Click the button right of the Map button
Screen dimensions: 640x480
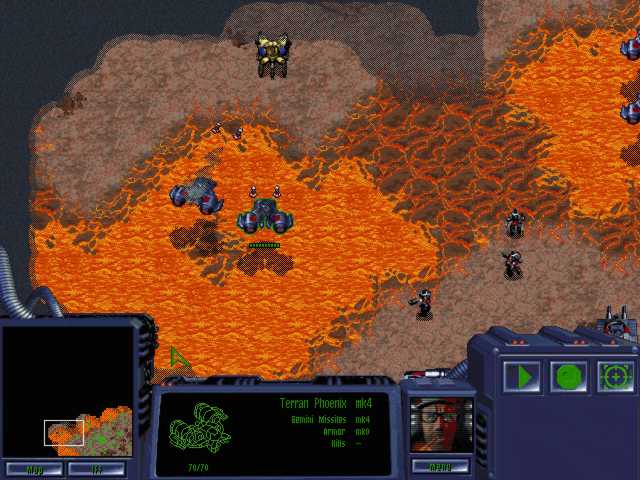pyautogui.click(x=97, y=468)
